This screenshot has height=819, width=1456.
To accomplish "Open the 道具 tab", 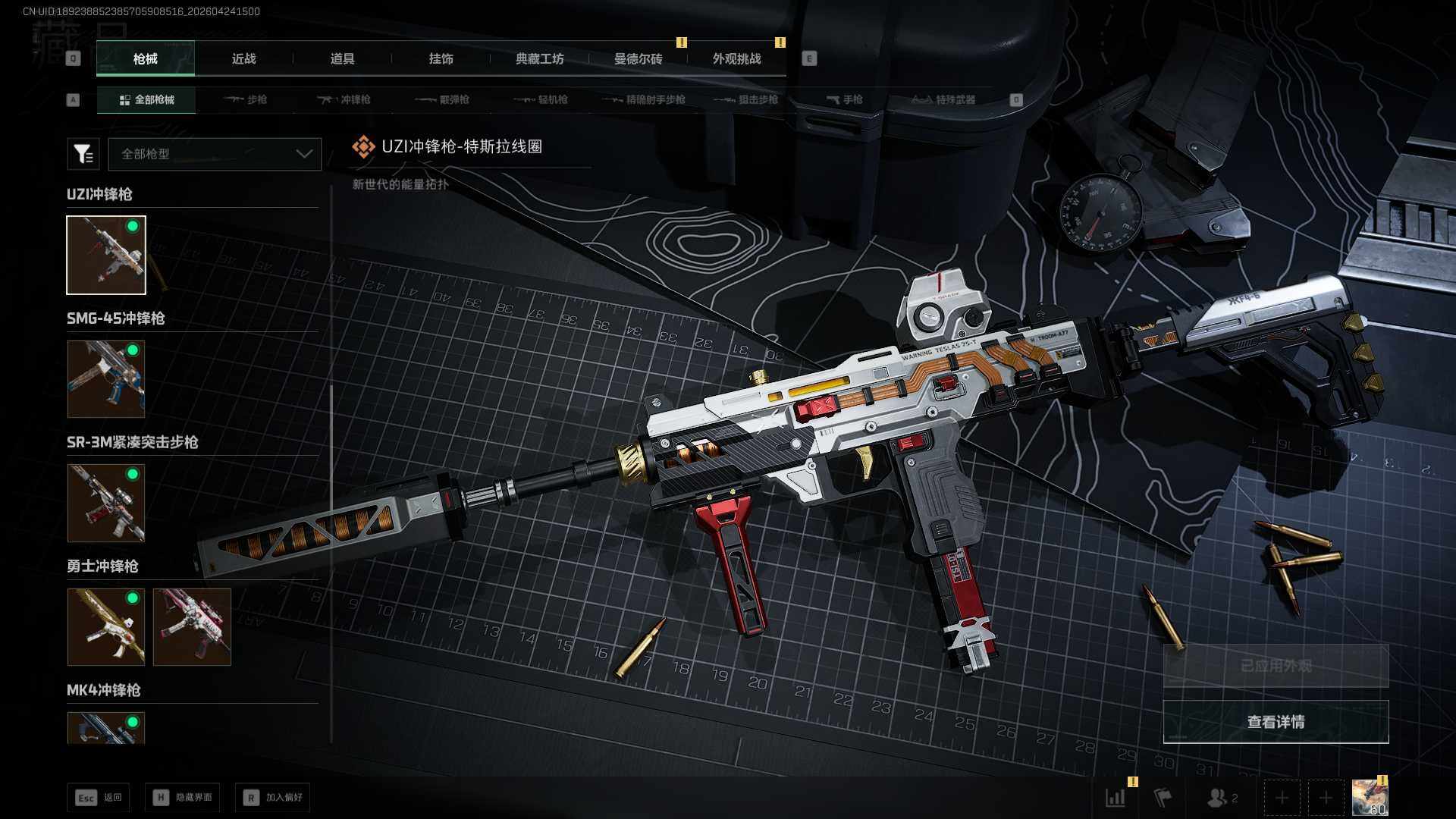I will [x=342, y=59].
